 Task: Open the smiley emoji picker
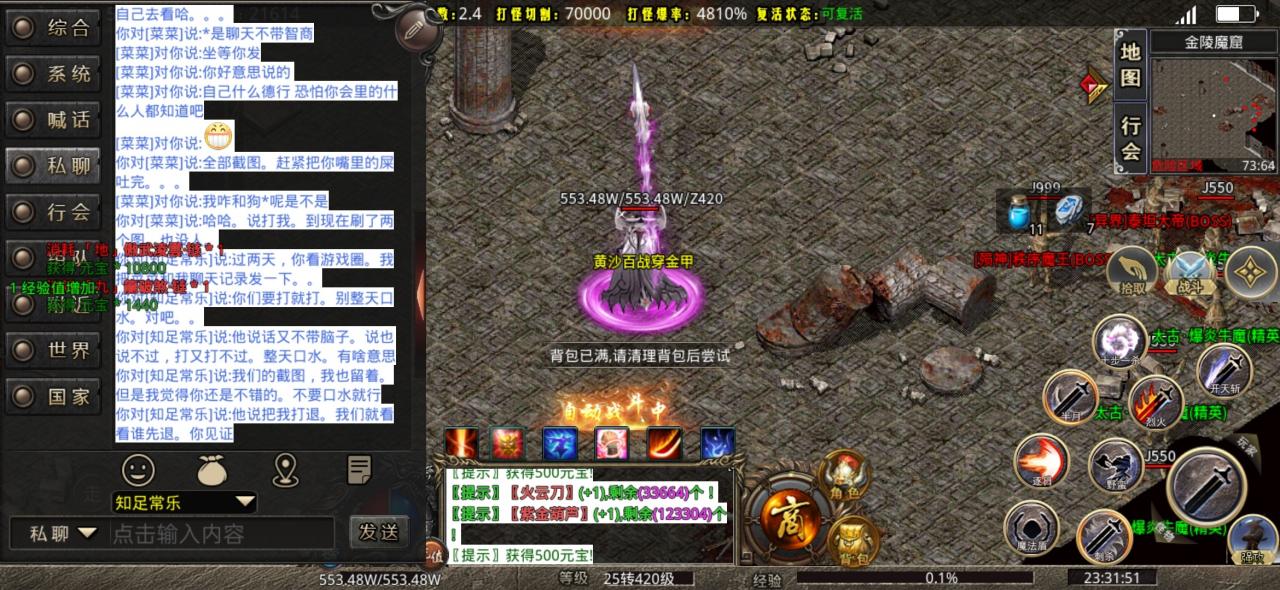click(139, 468)
